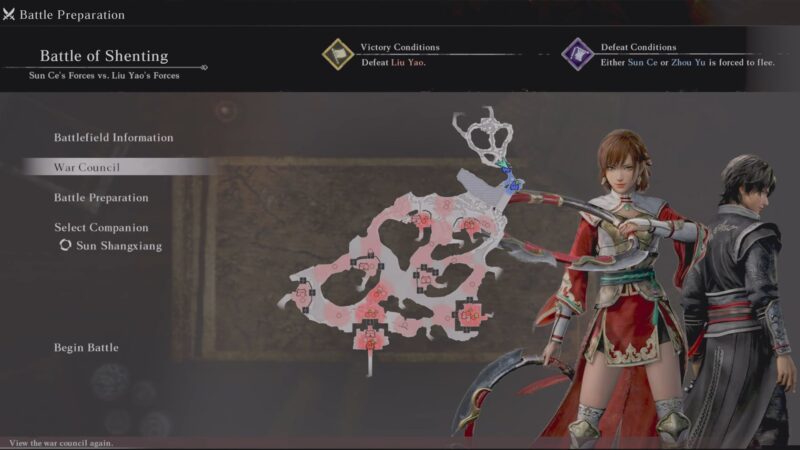Choose the Select Companion option
This screenshot has width=800, height=450.
[101, 228]
